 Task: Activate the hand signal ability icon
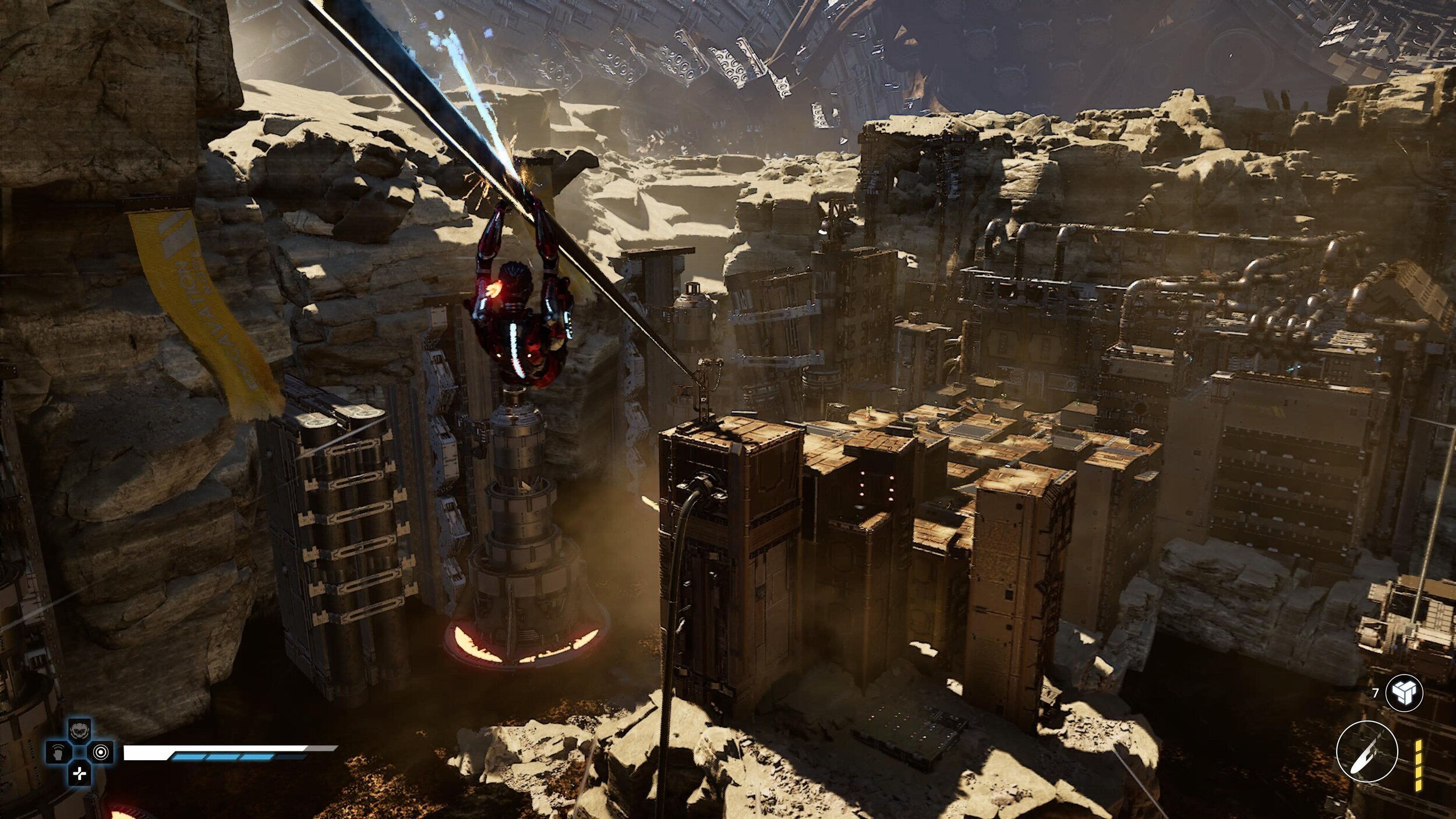point(58,752)
